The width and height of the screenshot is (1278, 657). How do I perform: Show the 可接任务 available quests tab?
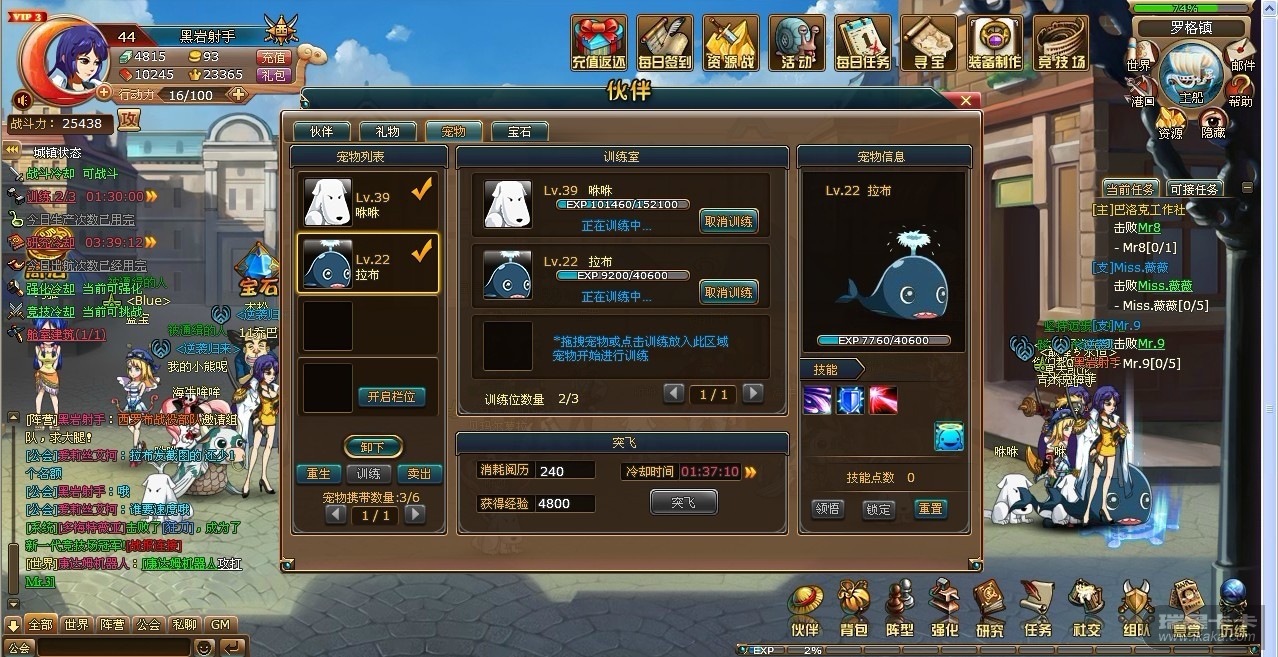[1193, 189]
